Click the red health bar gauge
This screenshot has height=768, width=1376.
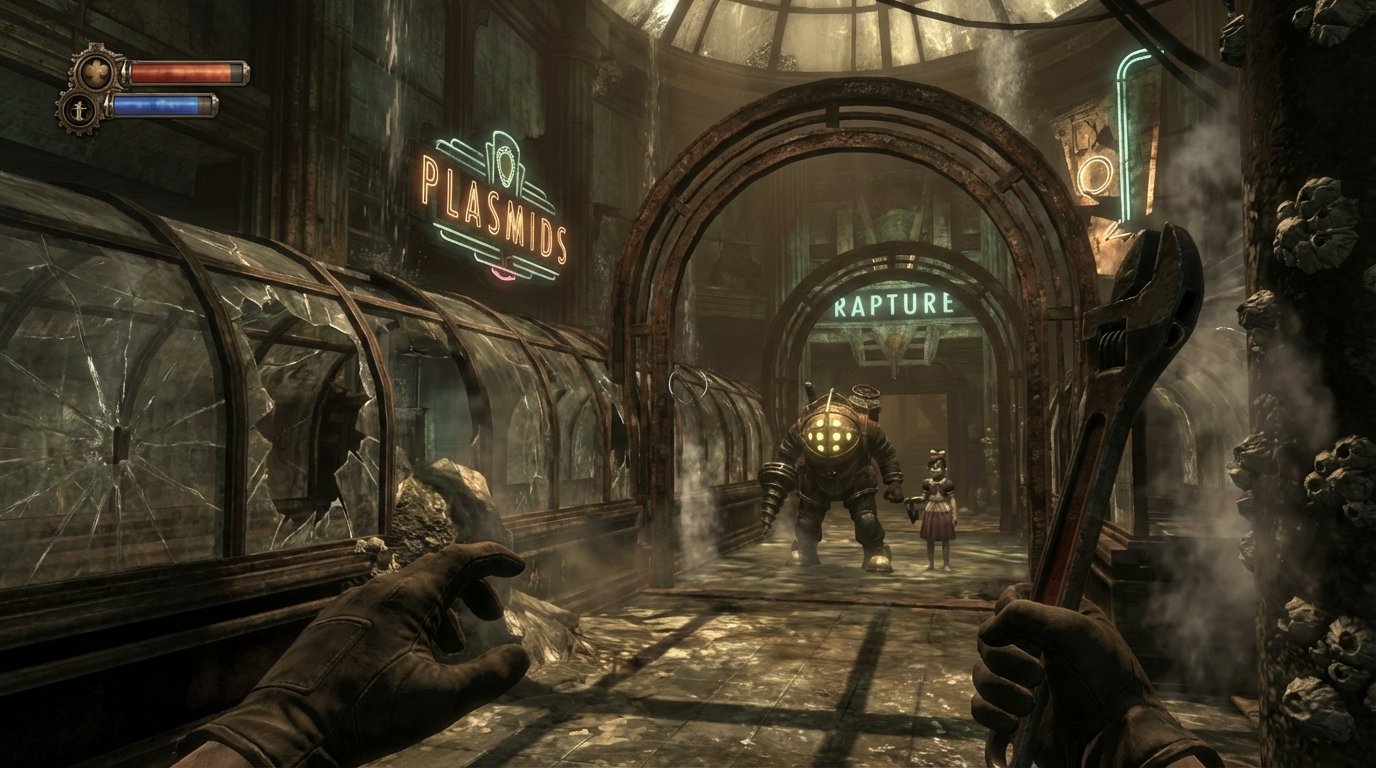[180, 72]
